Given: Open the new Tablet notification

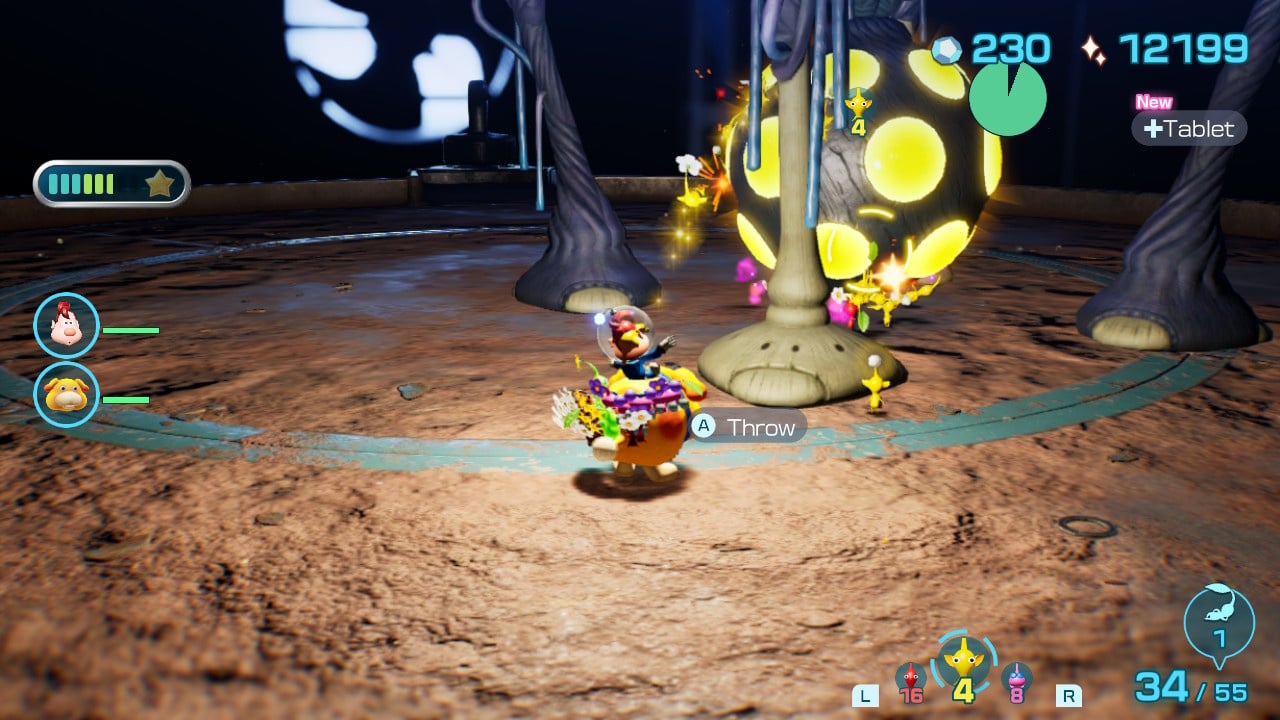Looking at the screenshot, I should [1189, 128].
